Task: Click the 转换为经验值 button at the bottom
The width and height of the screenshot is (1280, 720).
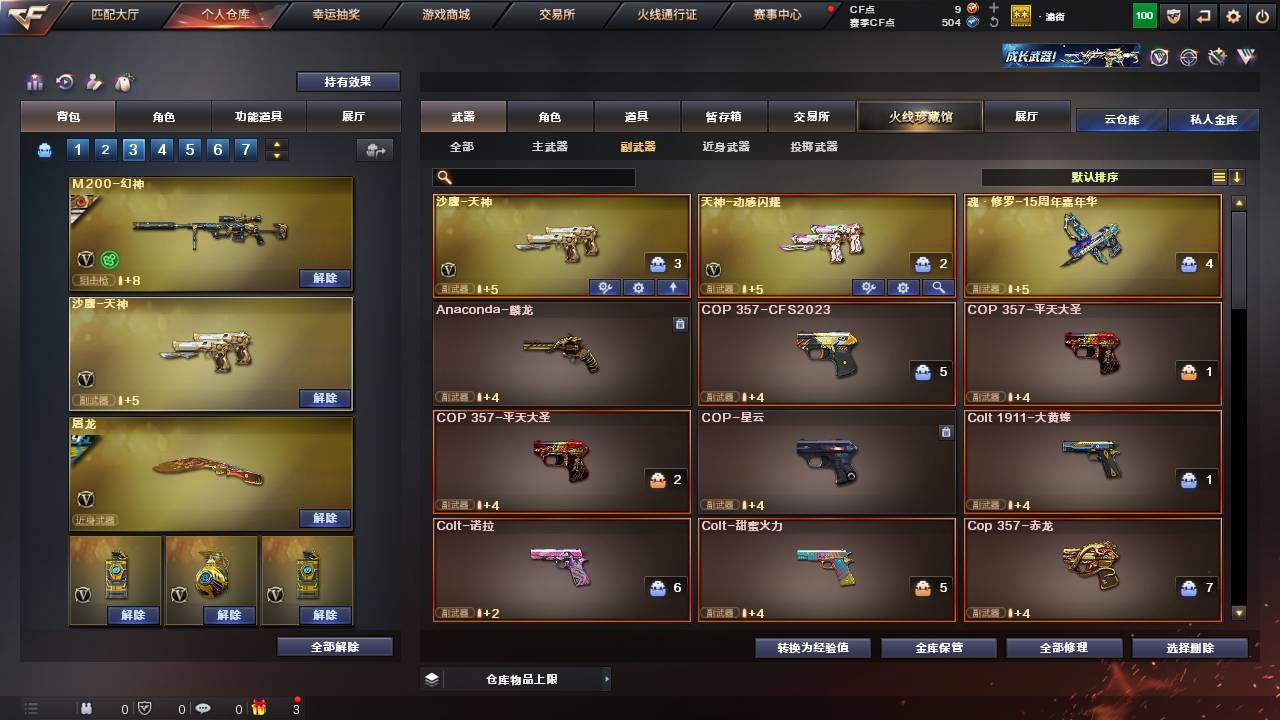Action: [810, 647]
